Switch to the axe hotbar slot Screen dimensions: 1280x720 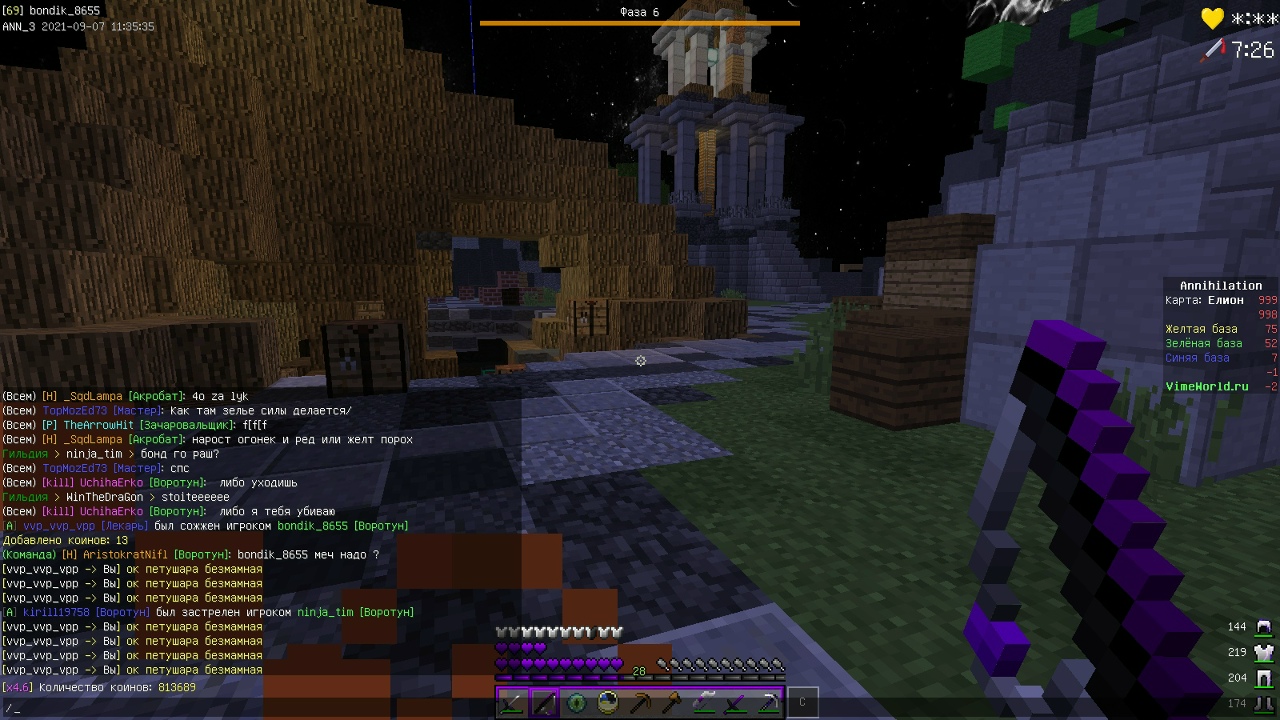point(672,703)
